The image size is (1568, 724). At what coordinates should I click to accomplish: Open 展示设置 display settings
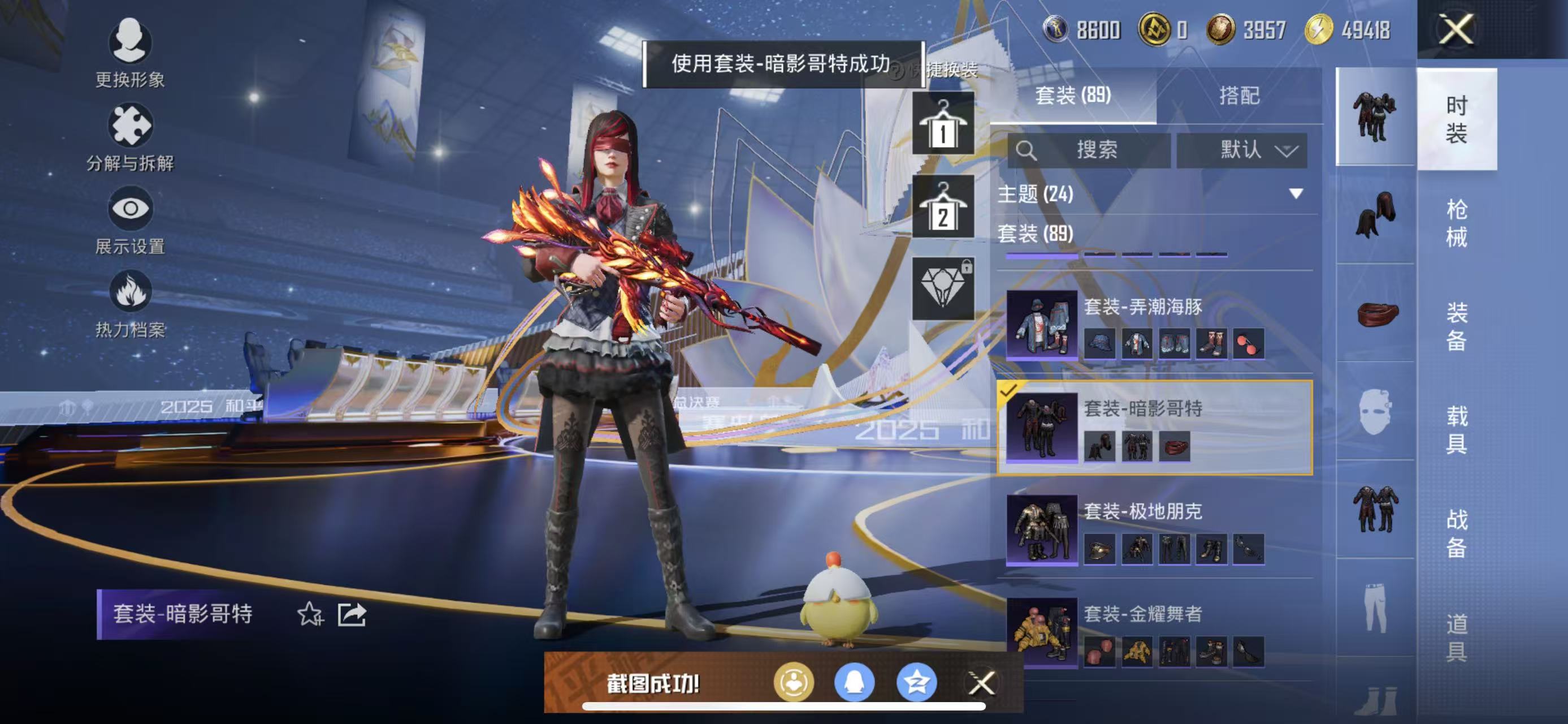coord(129,220)
